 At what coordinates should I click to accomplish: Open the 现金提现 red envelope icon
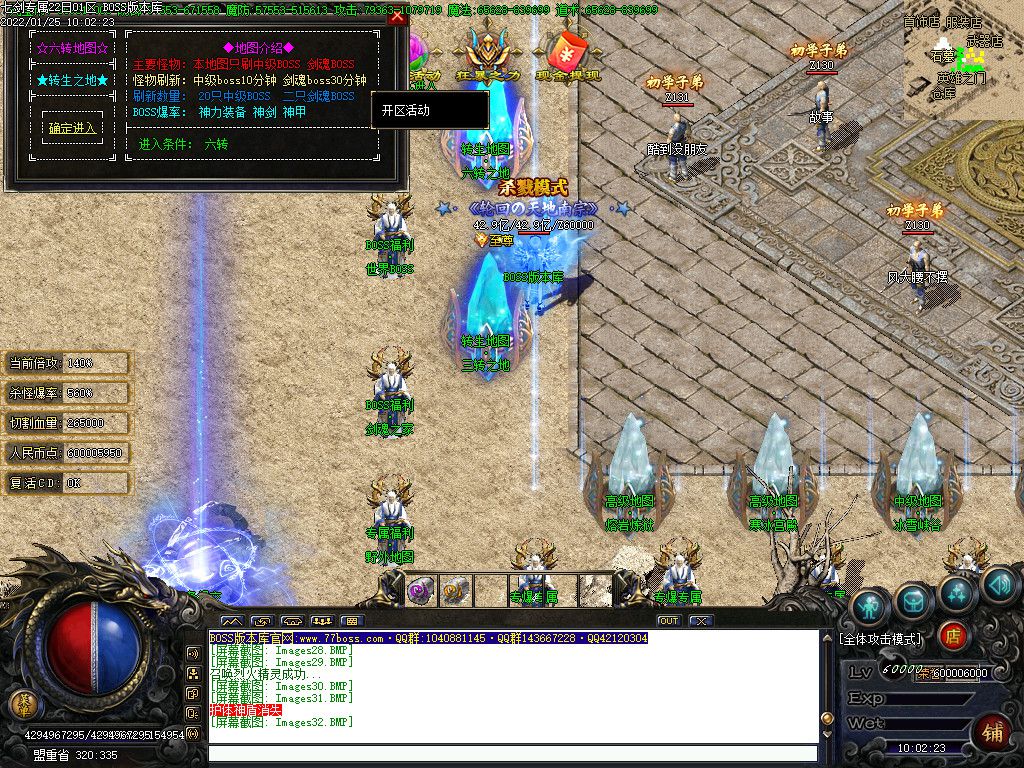(568, 55)
